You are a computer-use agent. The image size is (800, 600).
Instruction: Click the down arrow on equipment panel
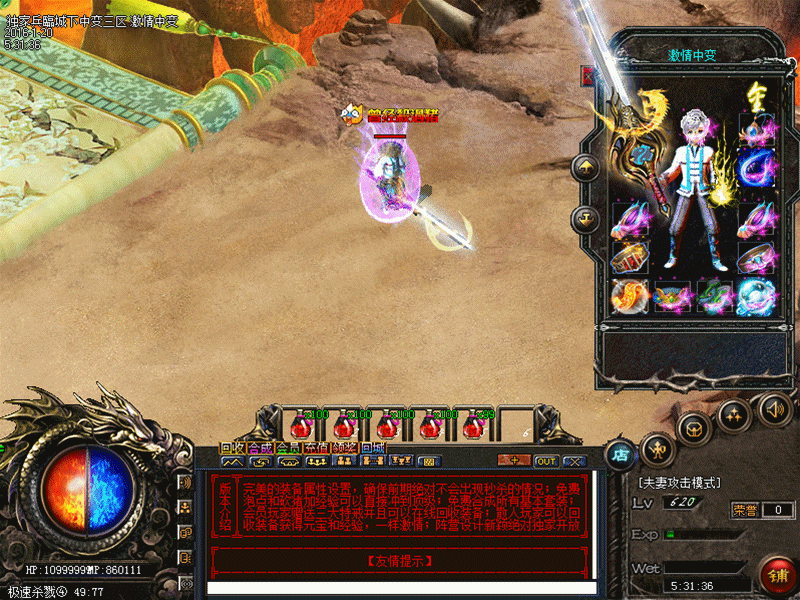click(585, 218)
